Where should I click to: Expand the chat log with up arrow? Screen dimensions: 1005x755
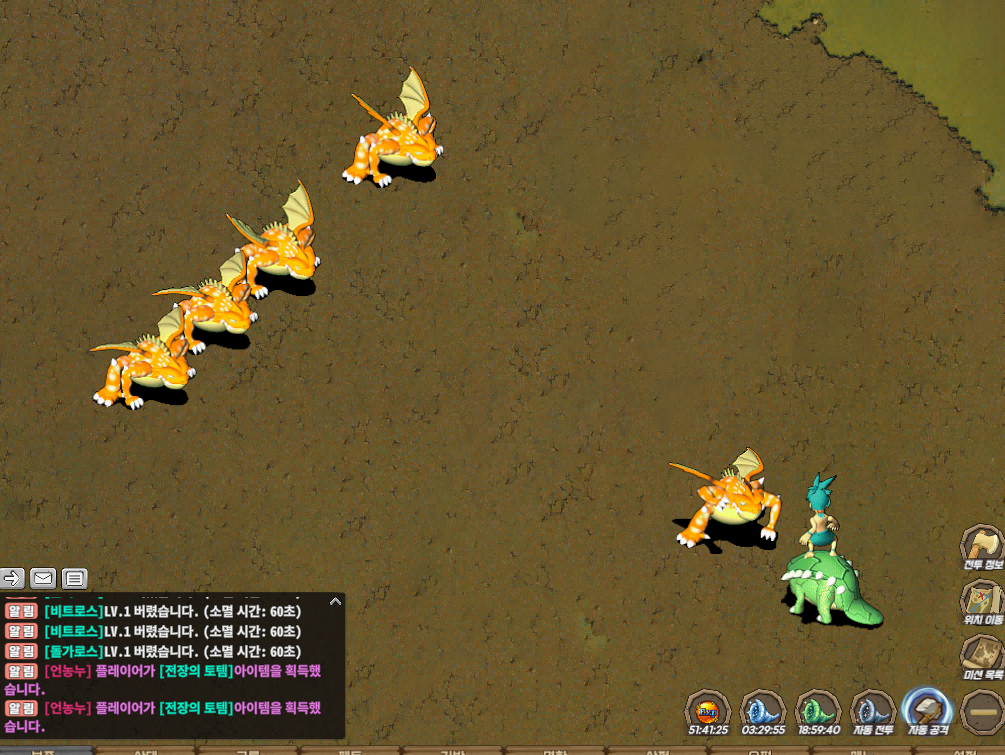pyautogui.click(x=335, y=601)
